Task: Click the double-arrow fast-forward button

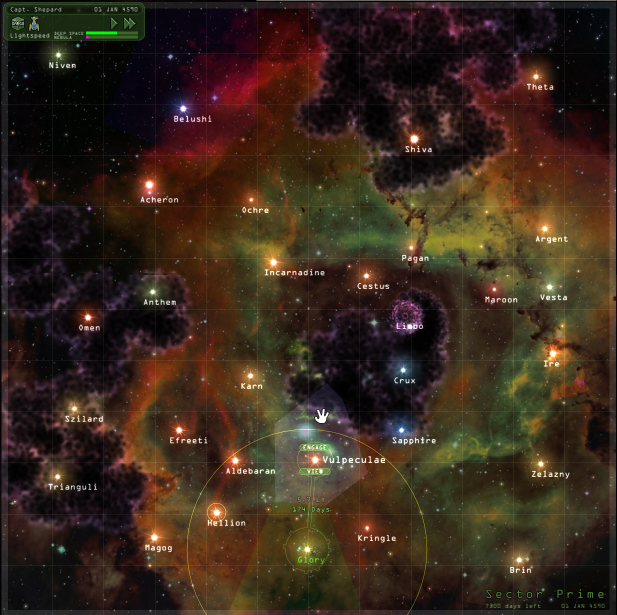Action: click(x=130, y=22)
